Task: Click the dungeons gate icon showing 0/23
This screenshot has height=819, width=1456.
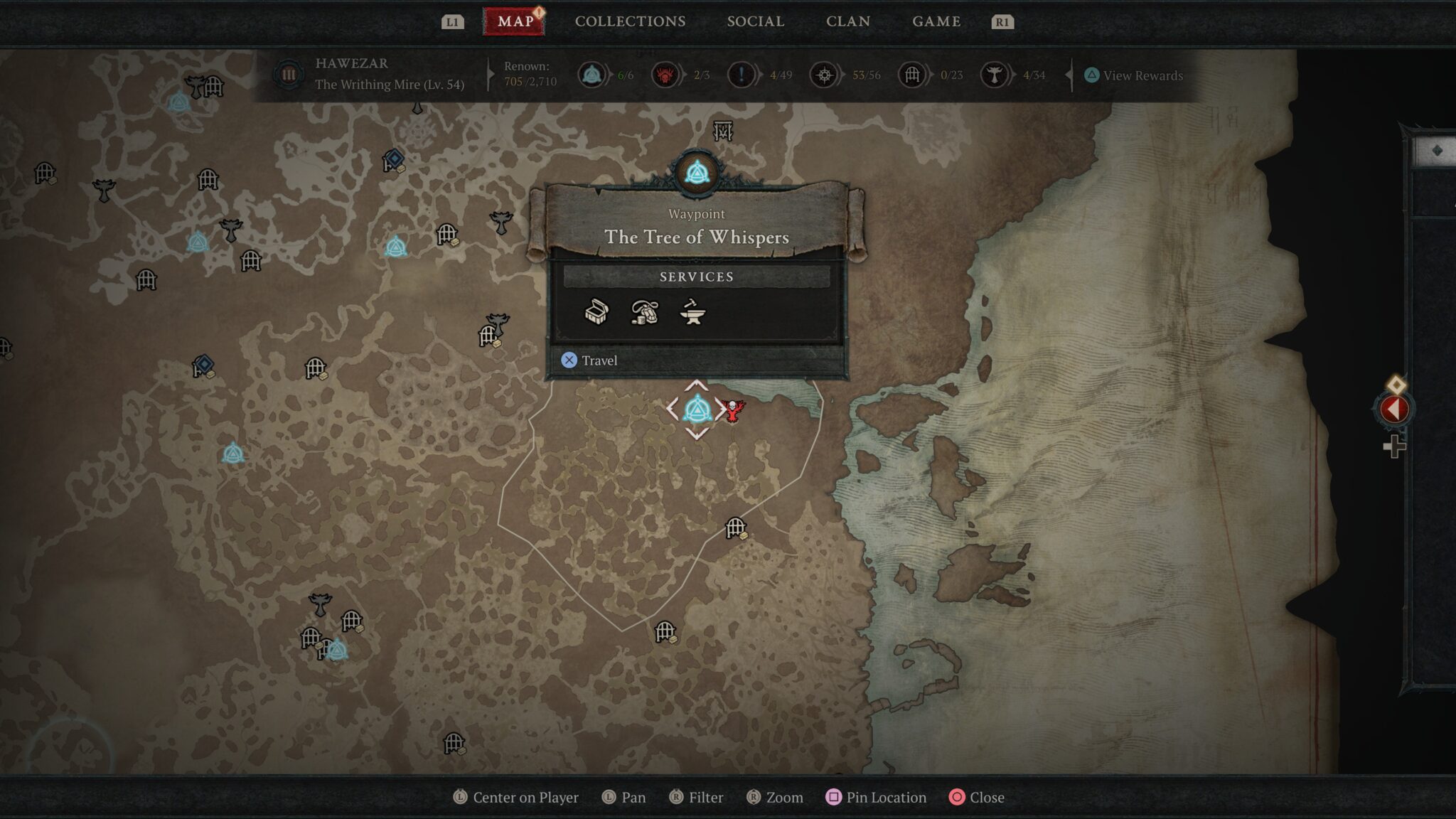Action: click(912, 75)
